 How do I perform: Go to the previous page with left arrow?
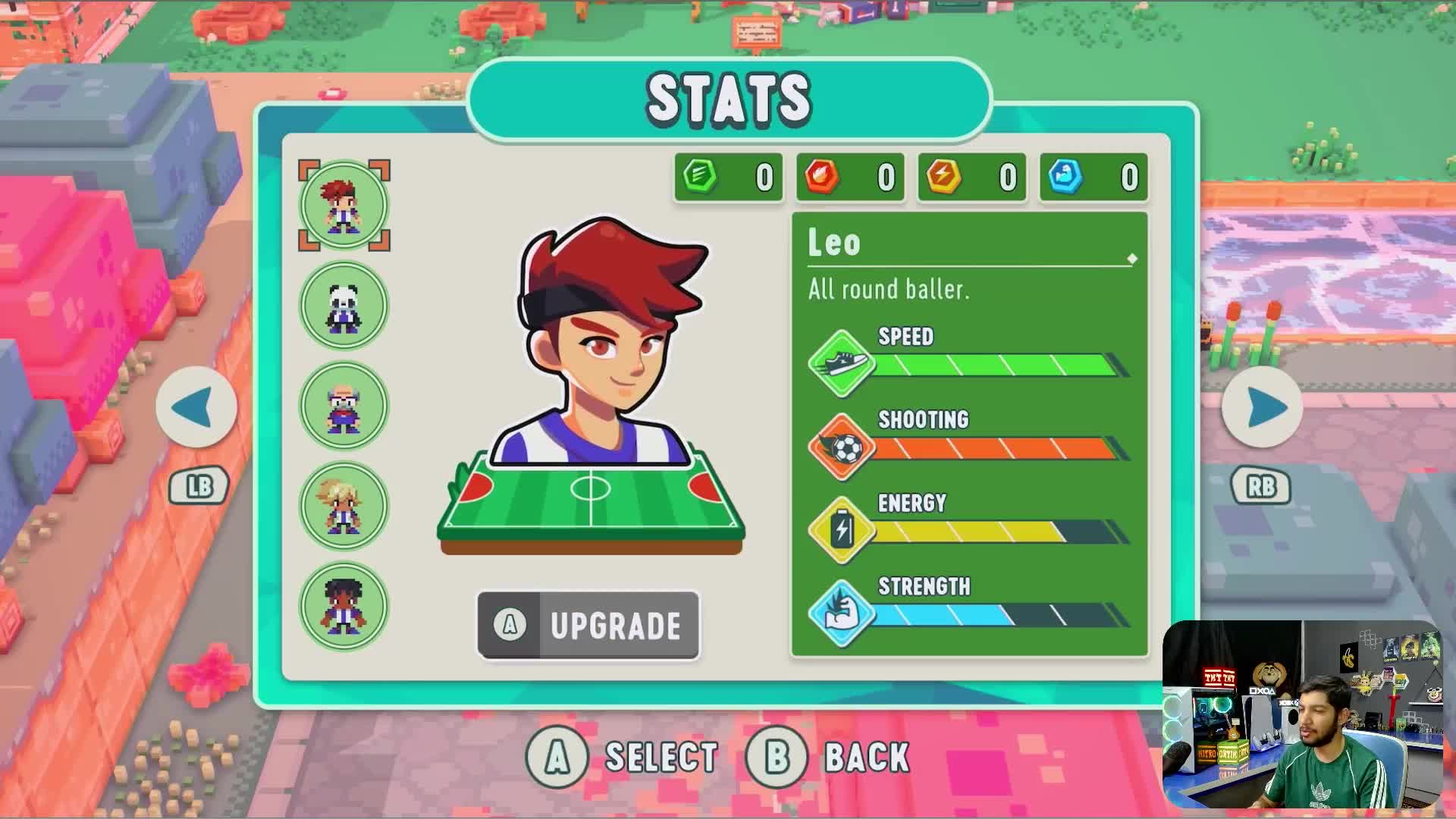coord(196,408)
